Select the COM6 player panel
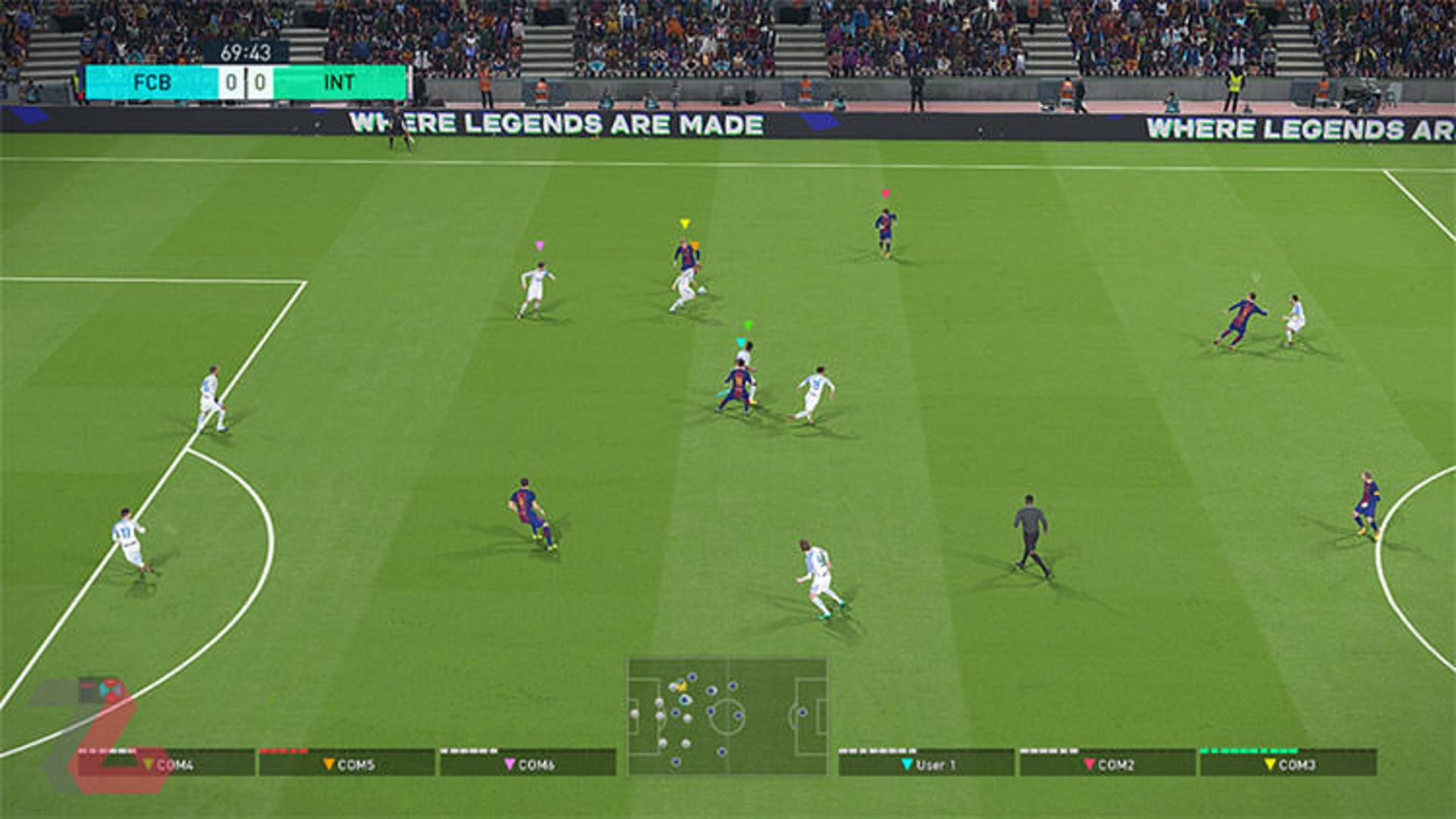The width and height of the screenshot is (1456, 819). coord(528,763)
